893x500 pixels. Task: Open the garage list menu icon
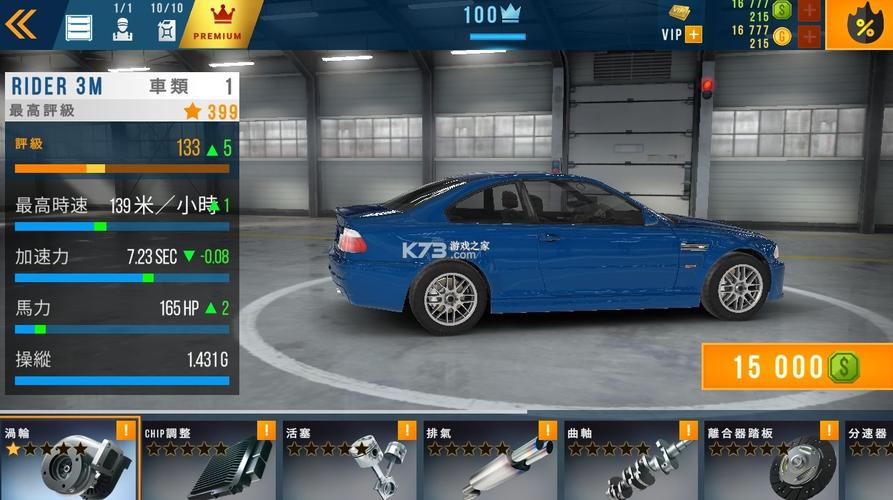[79, 27]
